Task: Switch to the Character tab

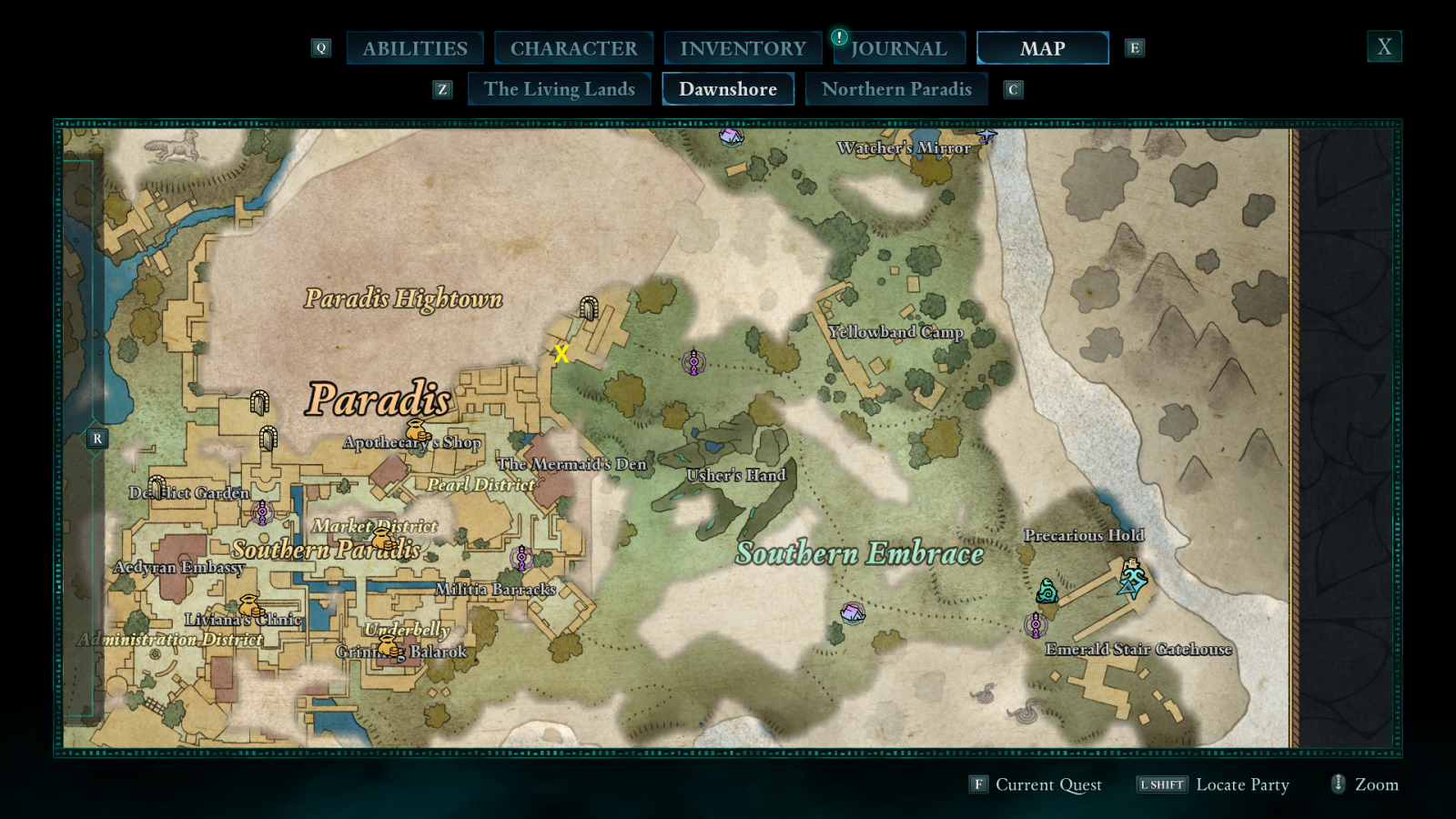Action: (573, 48)
